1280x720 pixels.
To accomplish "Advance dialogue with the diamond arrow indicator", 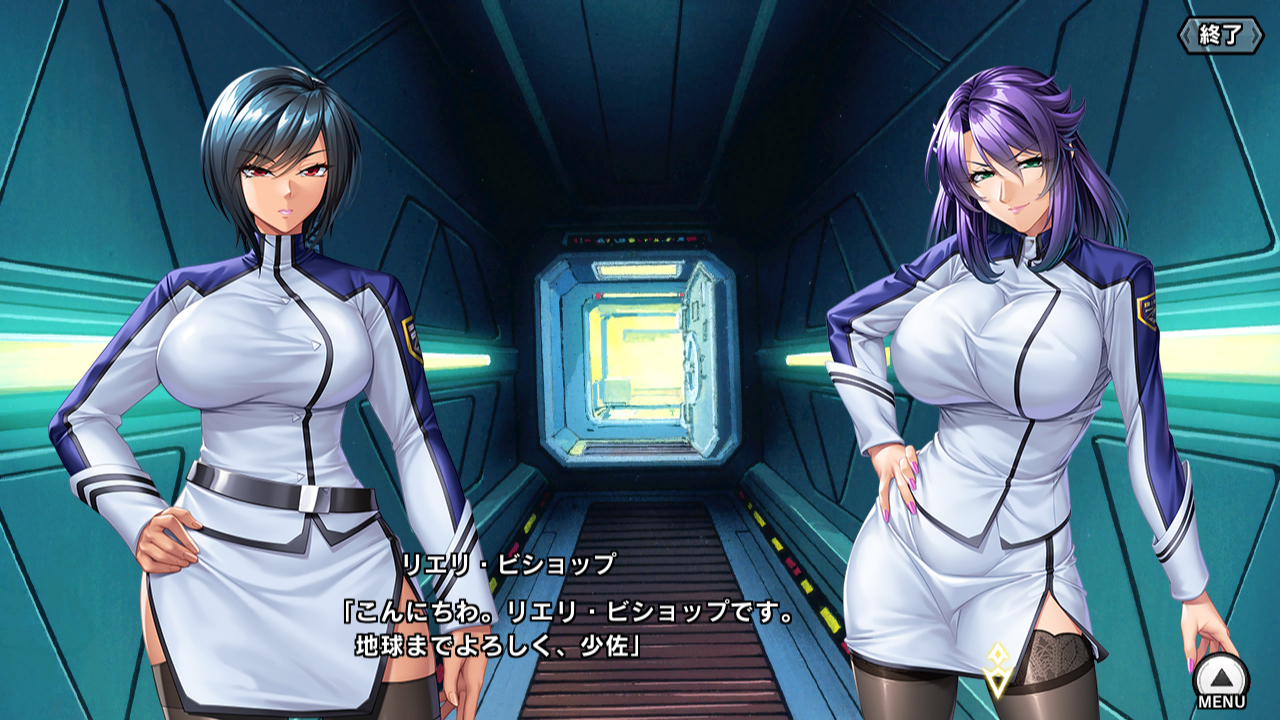I will 996,670.
